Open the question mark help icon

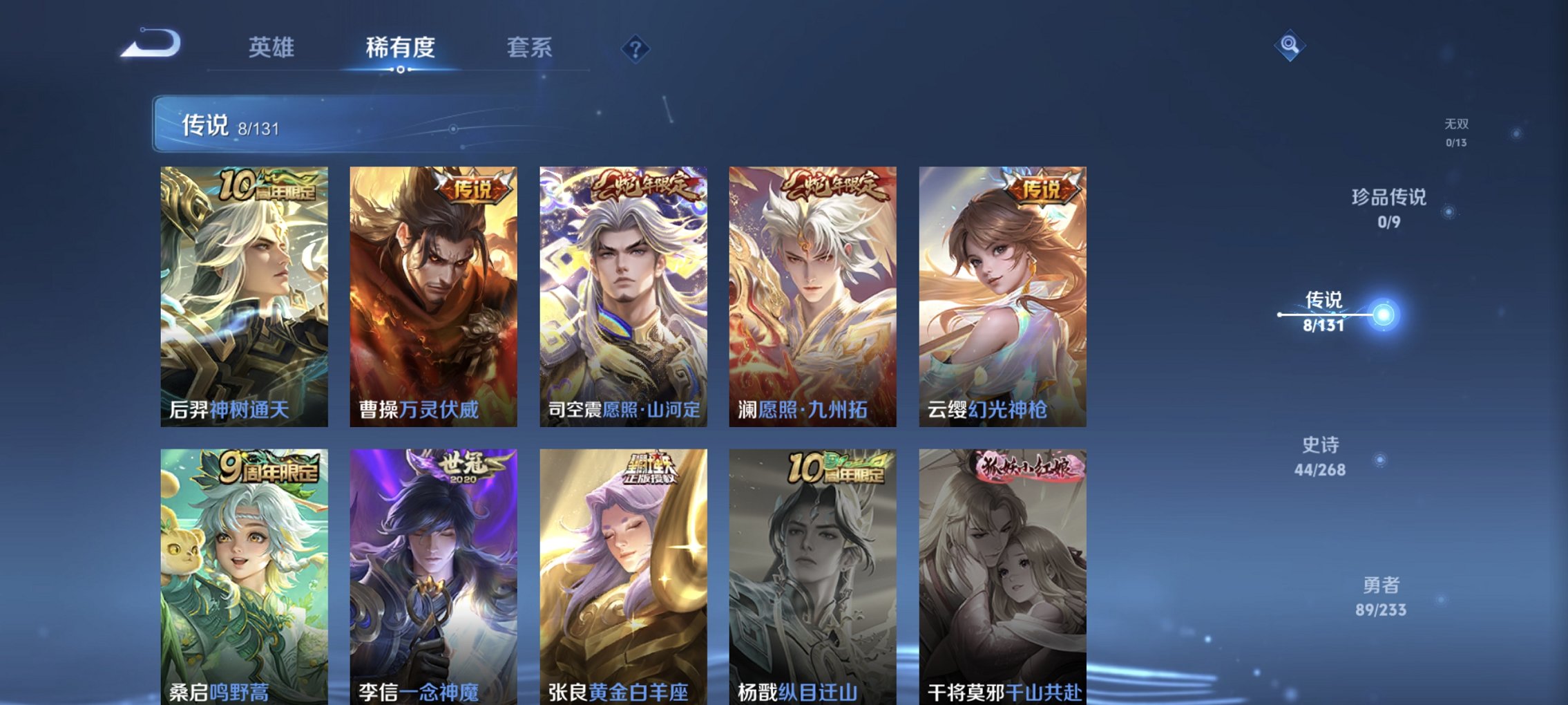[635, 48]
